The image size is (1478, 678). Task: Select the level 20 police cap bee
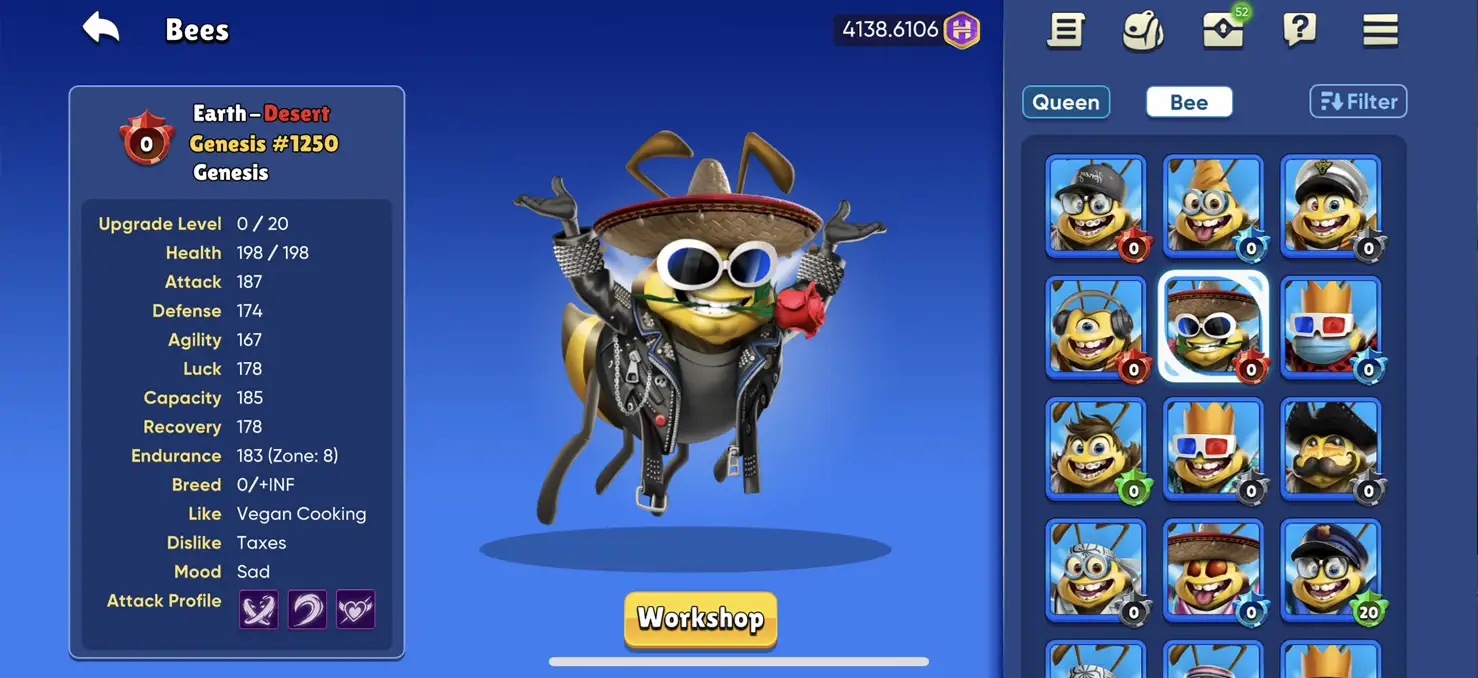tap(1331, 570)
